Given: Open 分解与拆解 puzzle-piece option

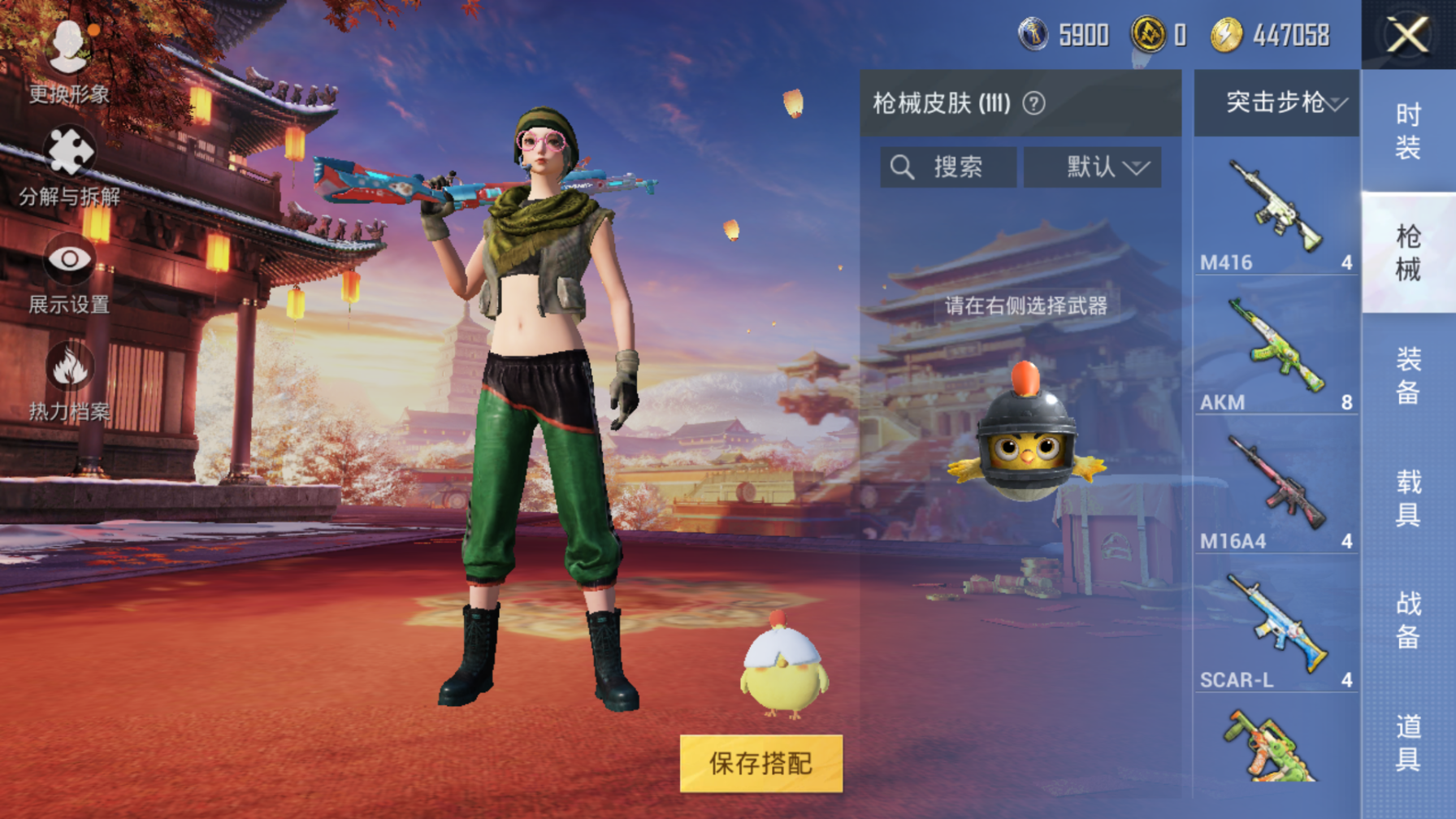Looking at the screenshot, I should (69, 167).
